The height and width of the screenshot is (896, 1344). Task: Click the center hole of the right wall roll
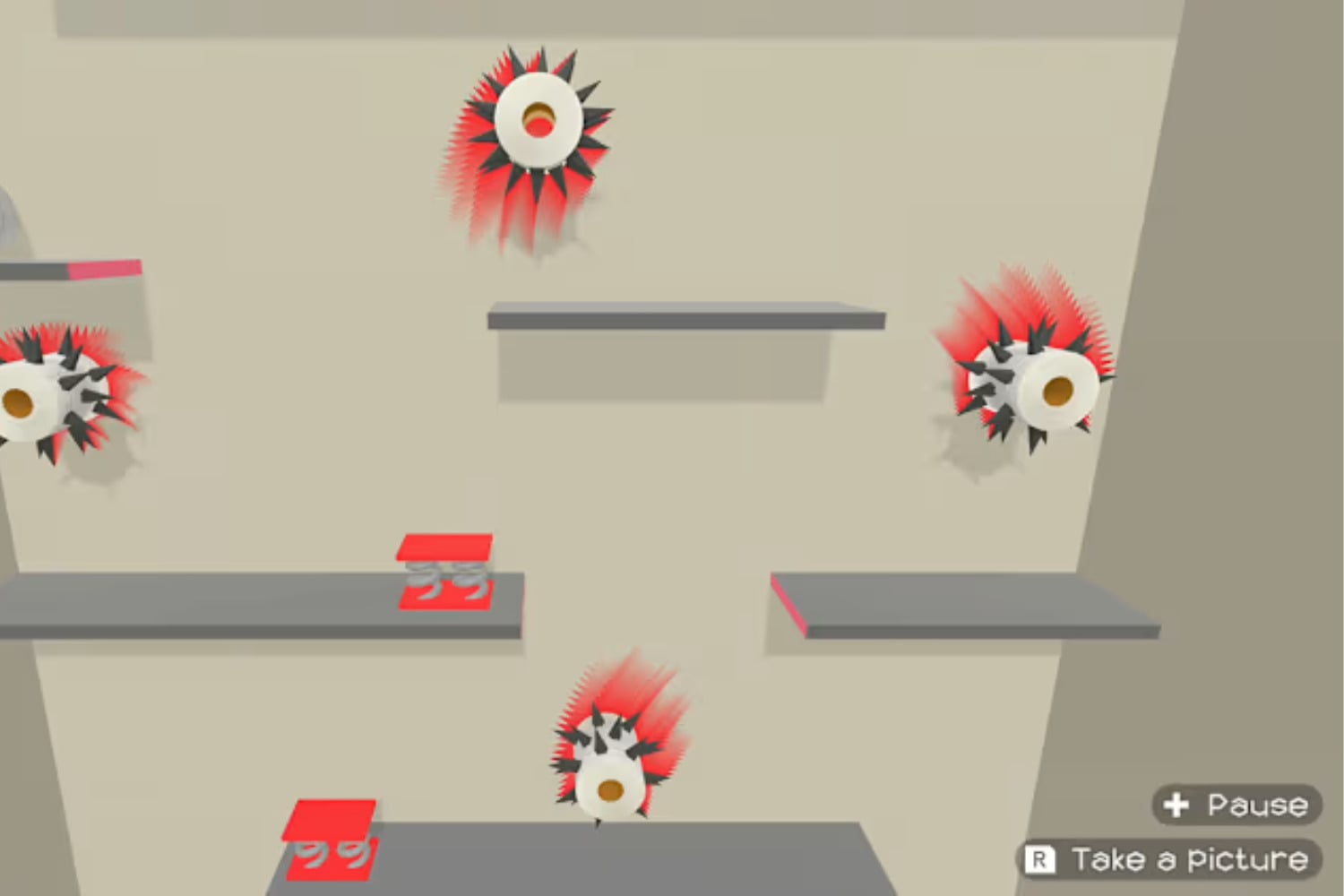(x=1057, y=392)
